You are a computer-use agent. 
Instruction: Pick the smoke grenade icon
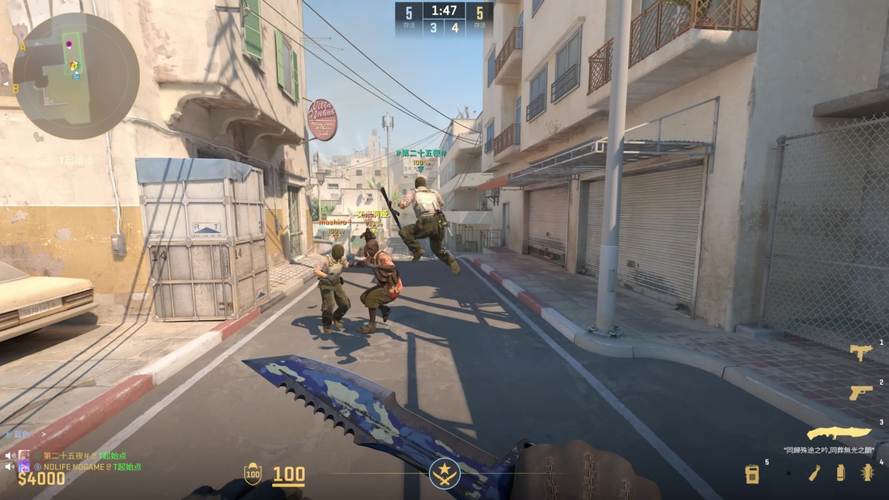(x=840, y=473)
